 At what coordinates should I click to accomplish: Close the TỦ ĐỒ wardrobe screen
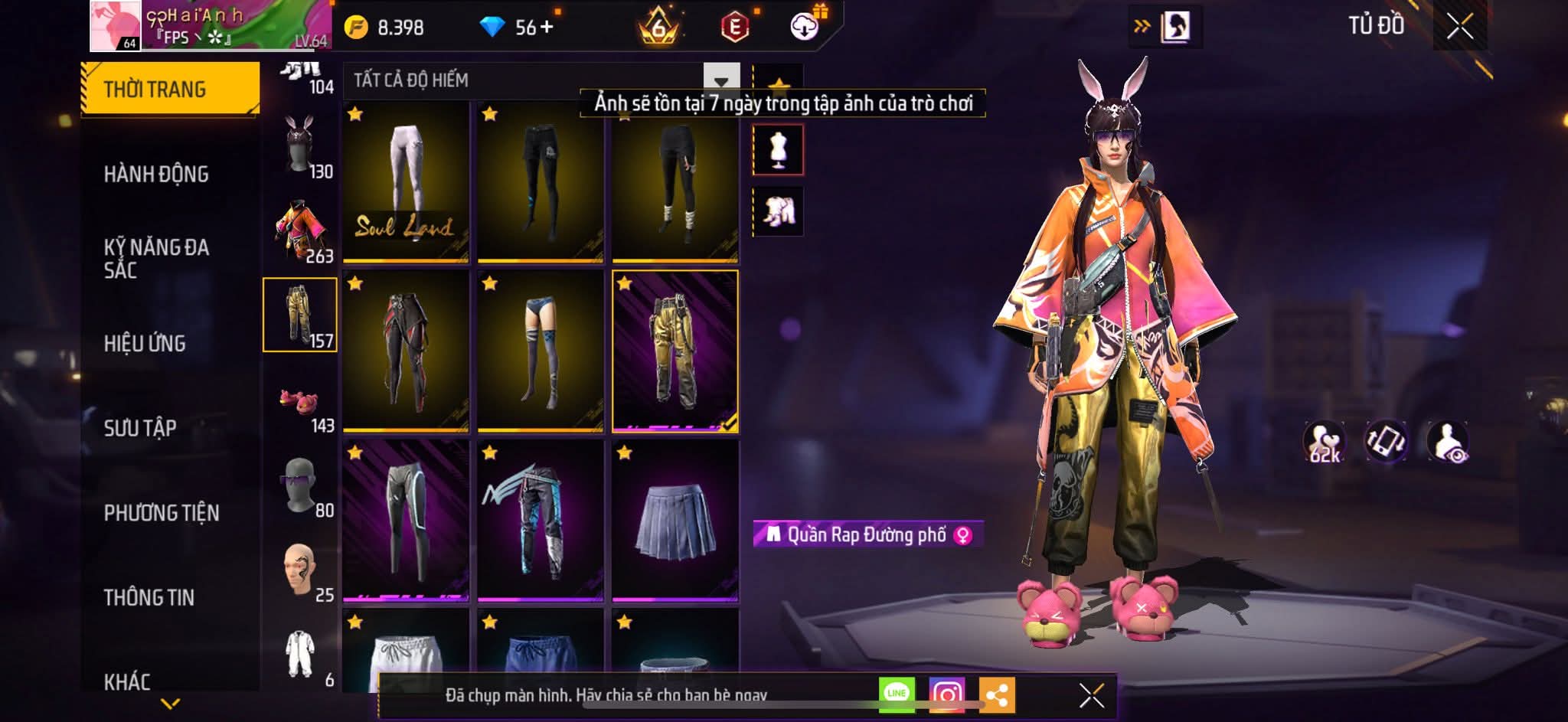pos(1459,28)
